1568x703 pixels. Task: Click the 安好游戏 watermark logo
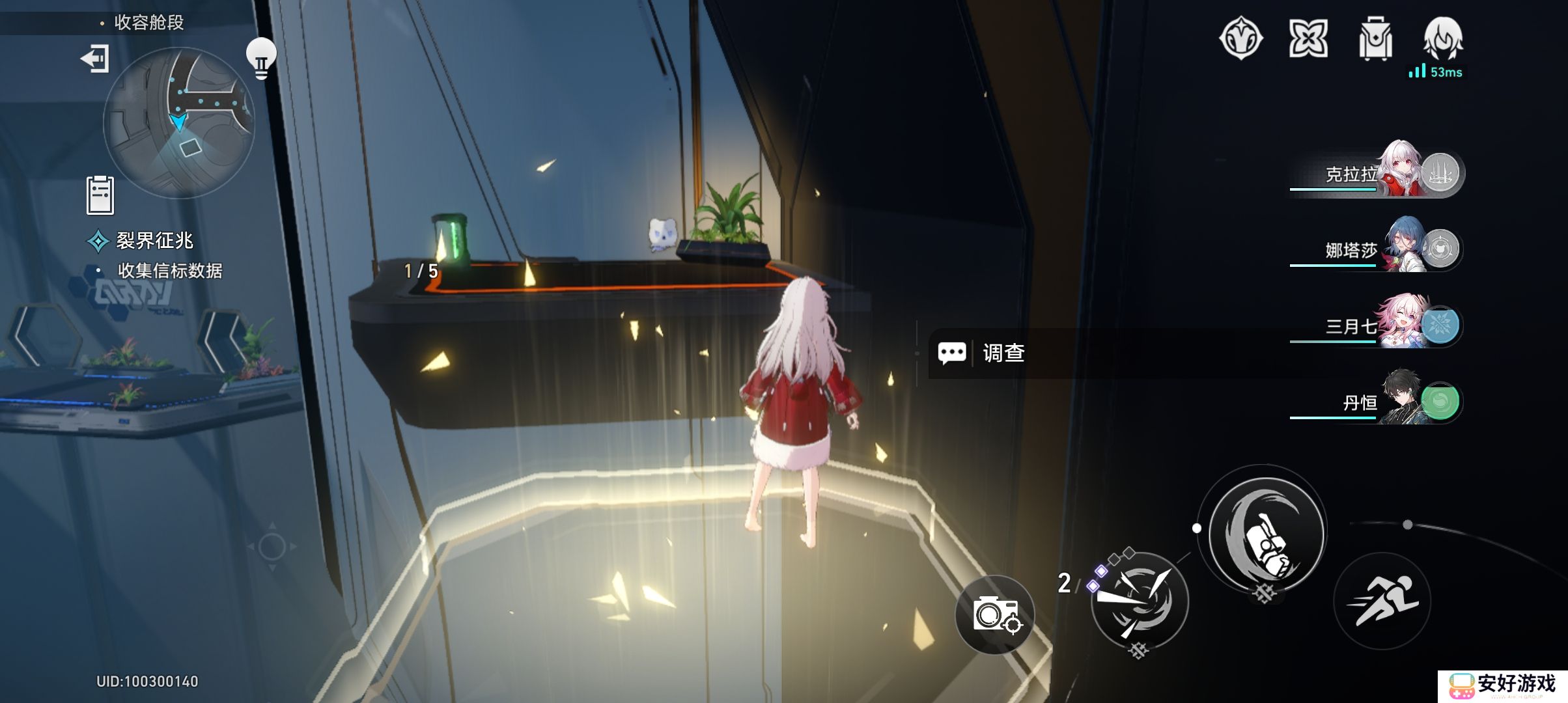click(x=1503, y=685)
